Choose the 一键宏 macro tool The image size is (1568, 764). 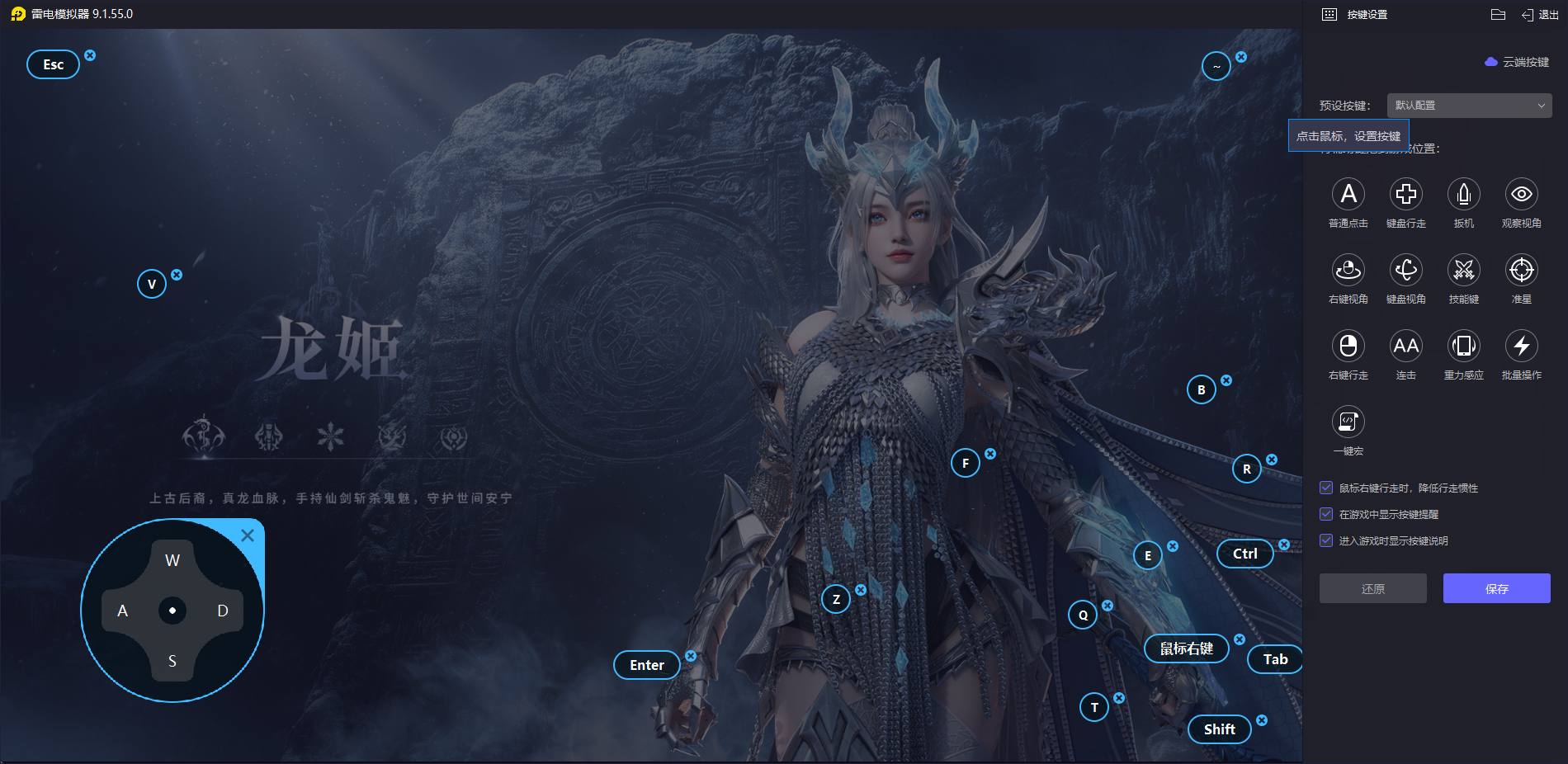tap(1348, 422)
